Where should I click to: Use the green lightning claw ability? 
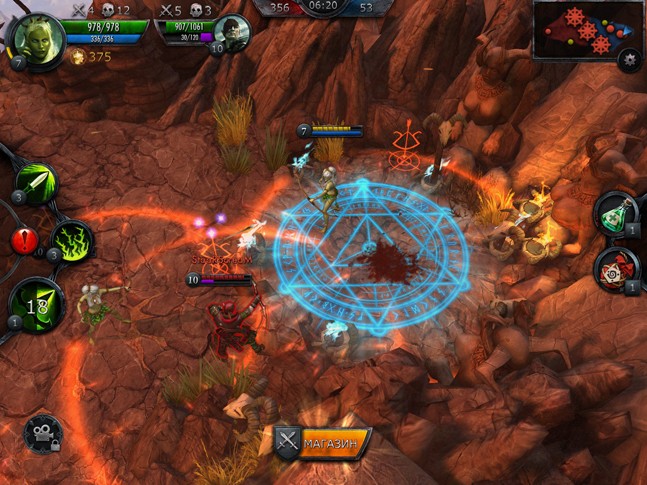72,240
